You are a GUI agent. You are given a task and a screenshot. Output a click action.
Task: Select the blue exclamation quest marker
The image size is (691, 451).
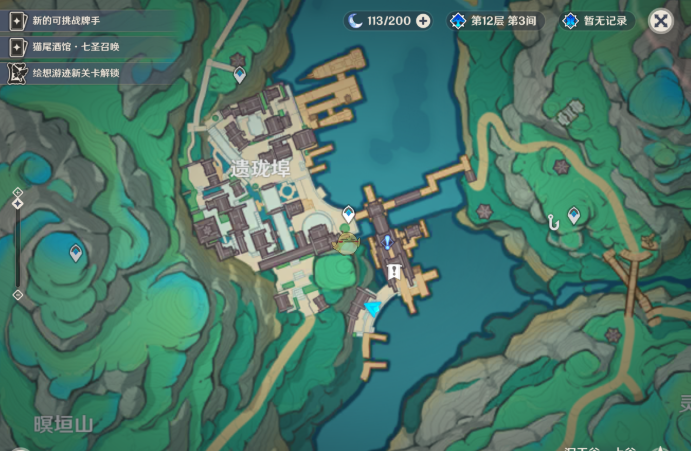point(387,242)
